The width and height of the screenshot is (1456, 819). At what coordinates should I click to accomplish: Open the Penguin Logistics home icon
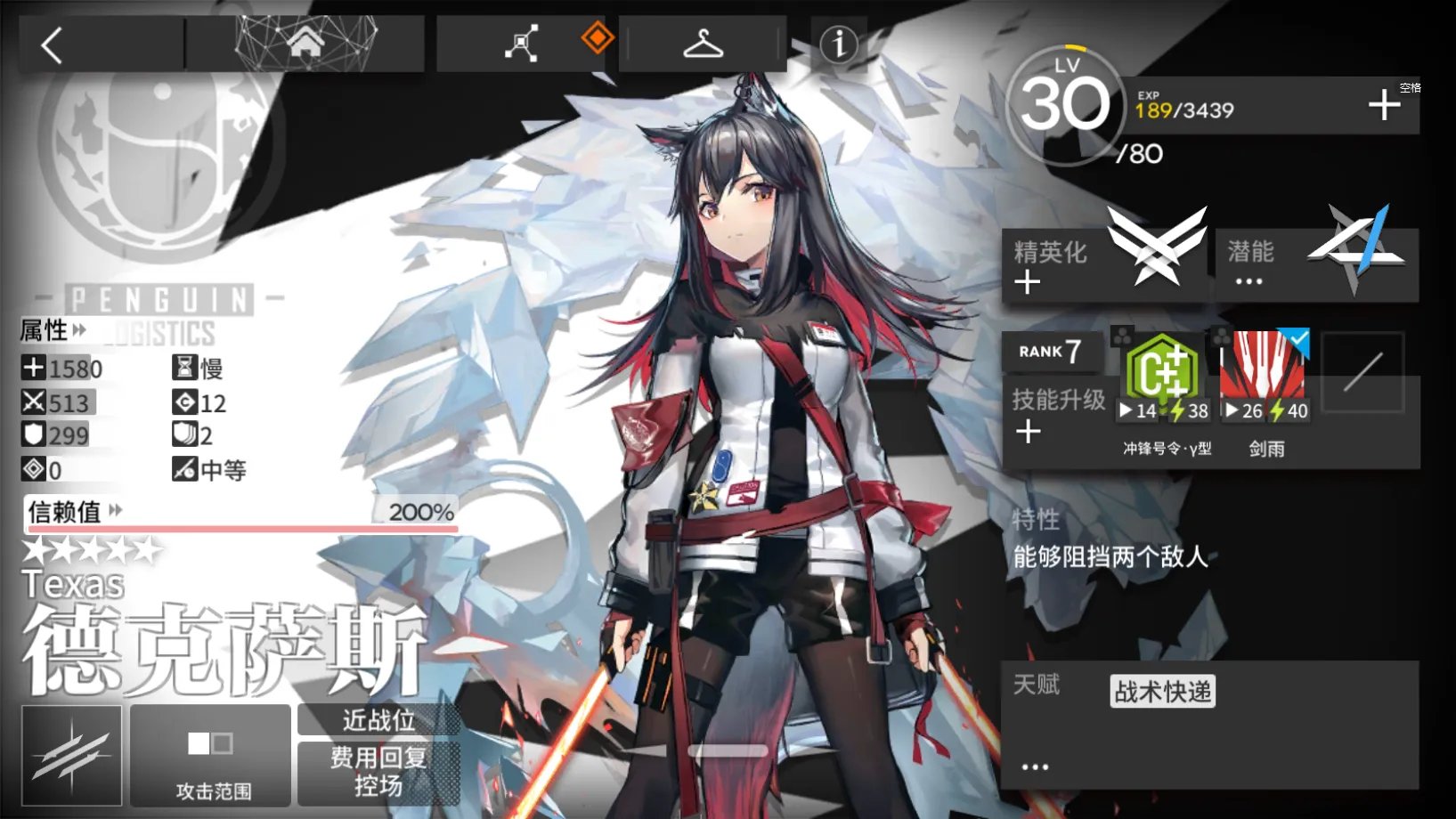(307, 42)
